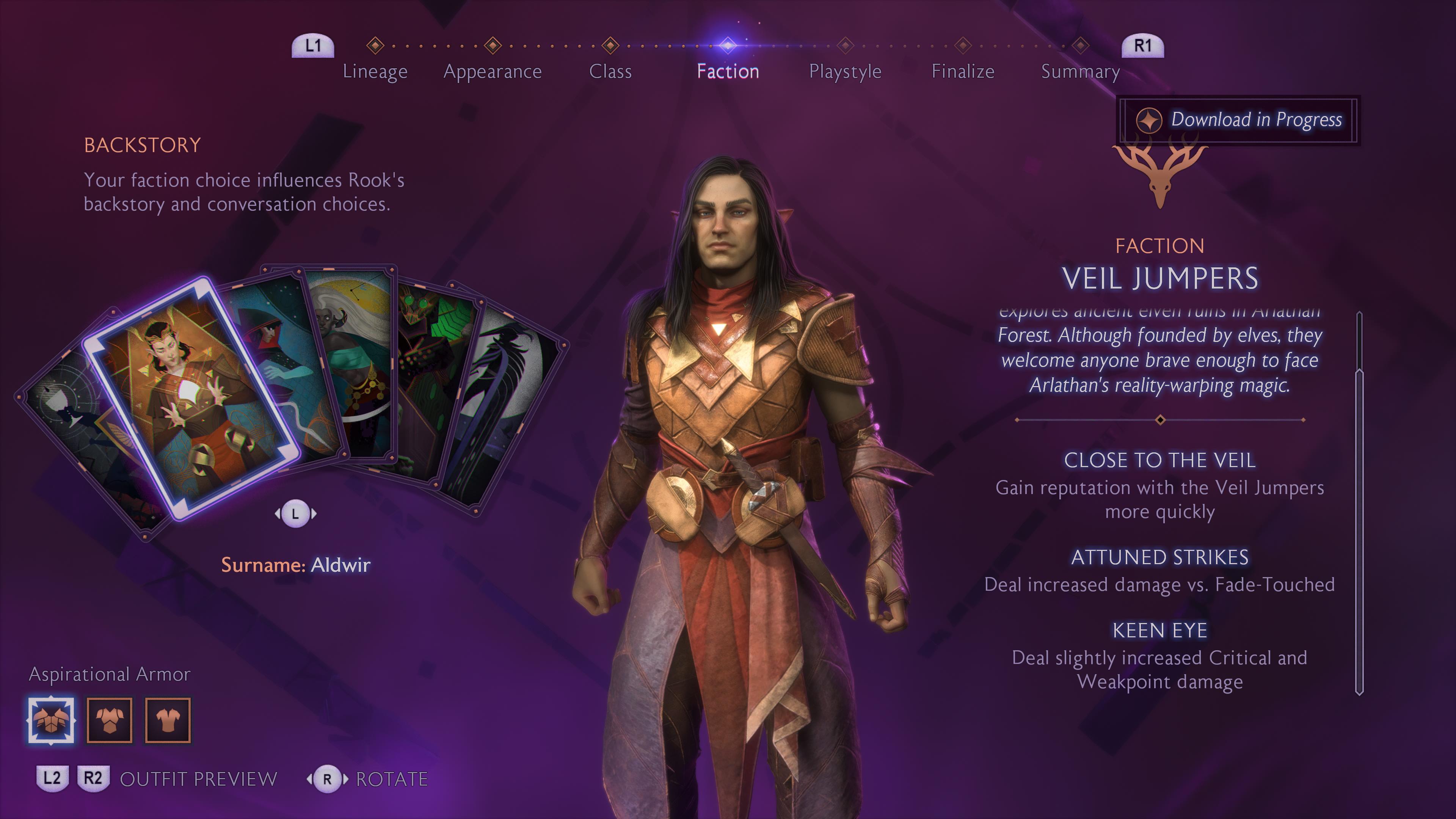Choose the highlighted Veil Jumpers faction card

click(192, 395)
